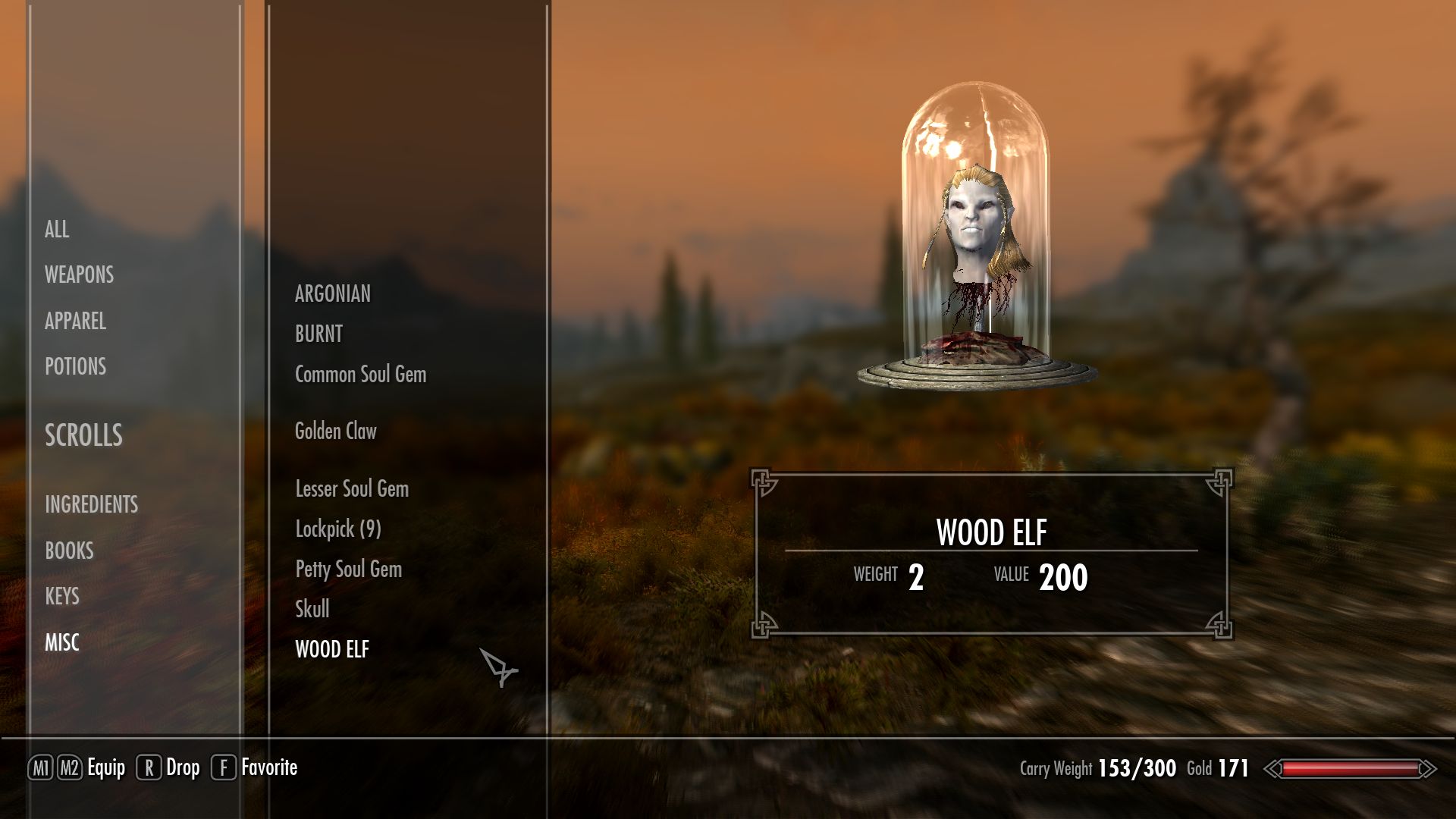Screen dimensions: 1456x819
Task: Choose the Lockpick (9) entry
Action: pos(338,529)
